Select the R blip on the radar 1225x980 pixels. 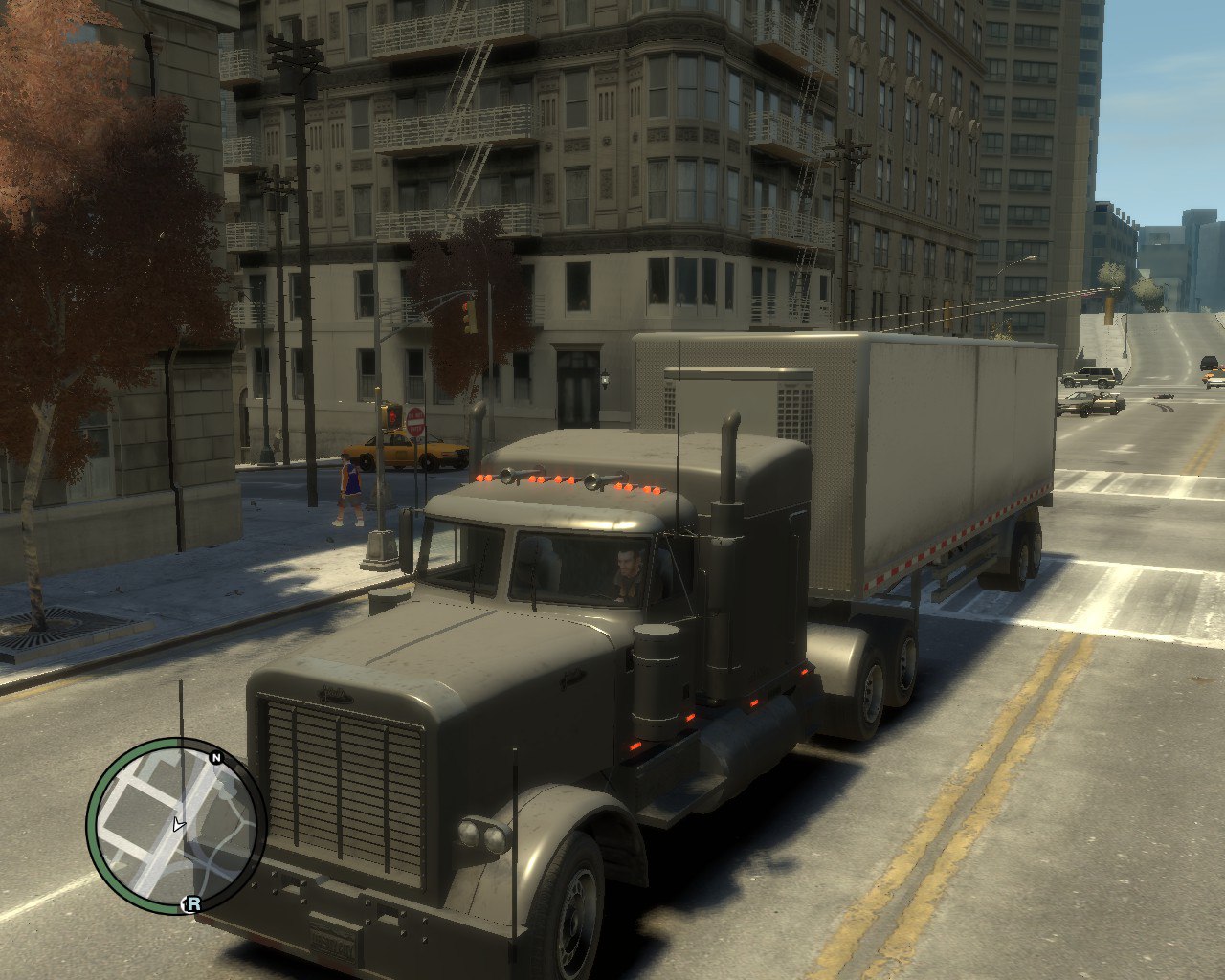192,903
